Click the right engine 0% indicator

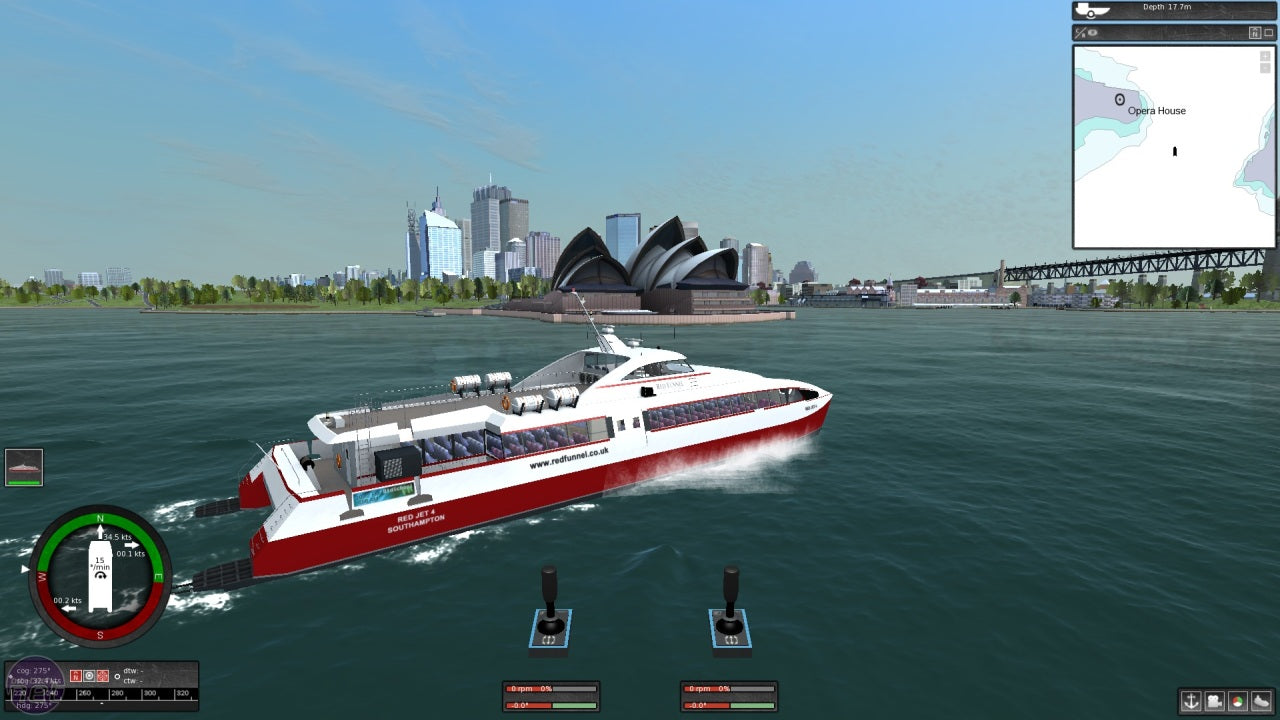tap(723, 688)
